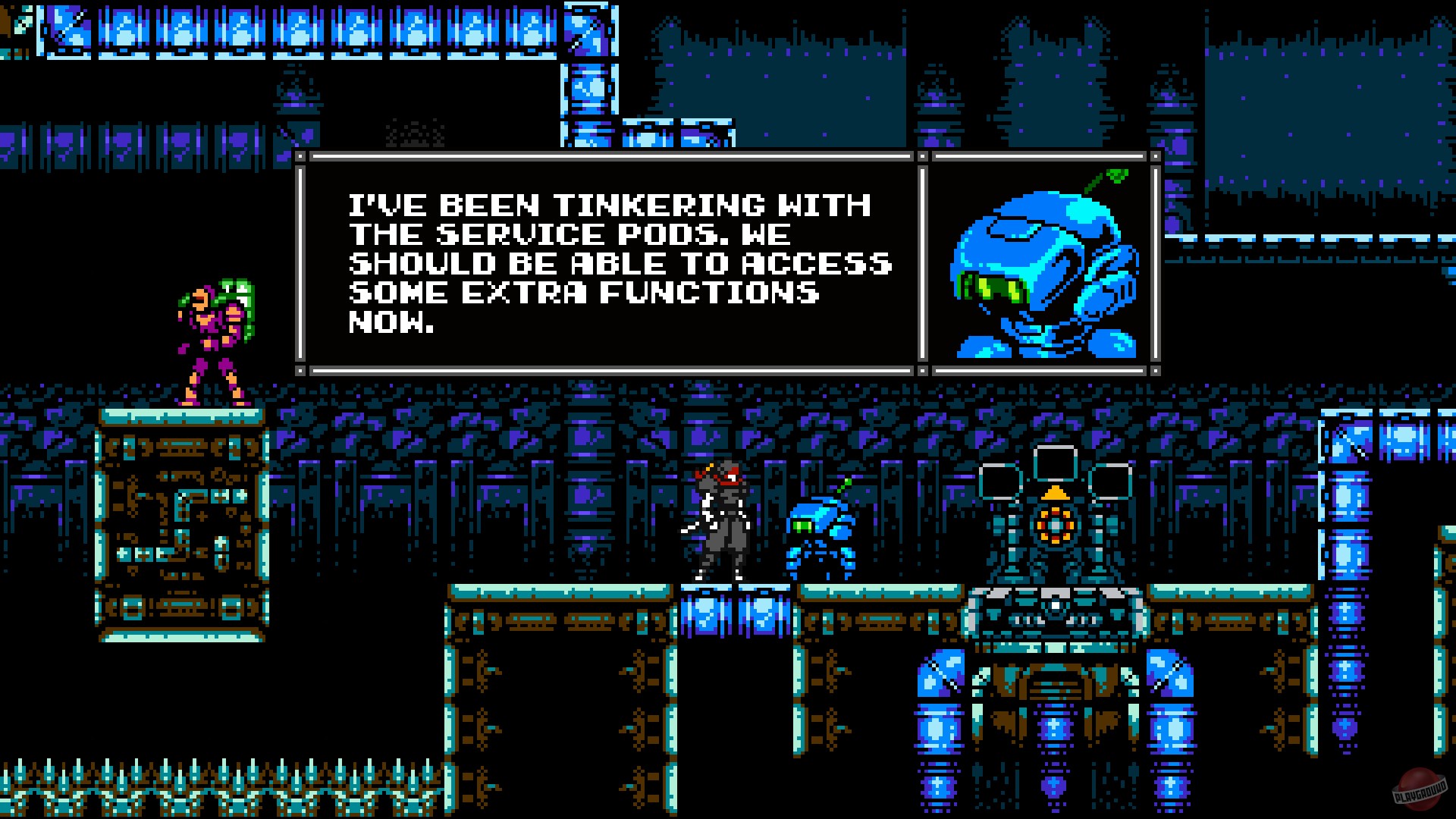Click the dialogue text box frame
The width and height of the screenshot is (1456, 819).
[x=603, y=262]
